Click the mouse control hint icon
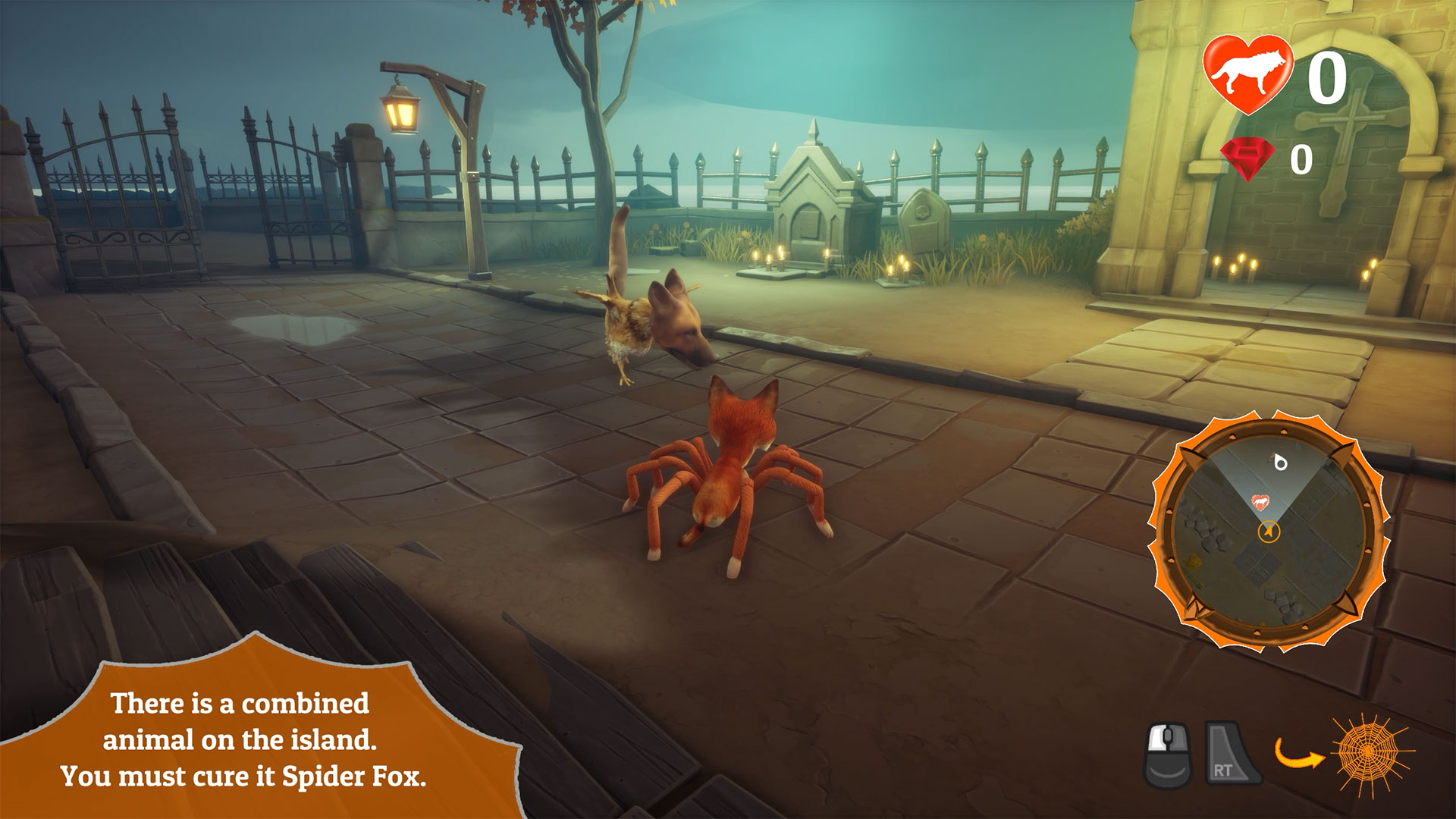This screenshot has height=819, width=1456. 1168,754
